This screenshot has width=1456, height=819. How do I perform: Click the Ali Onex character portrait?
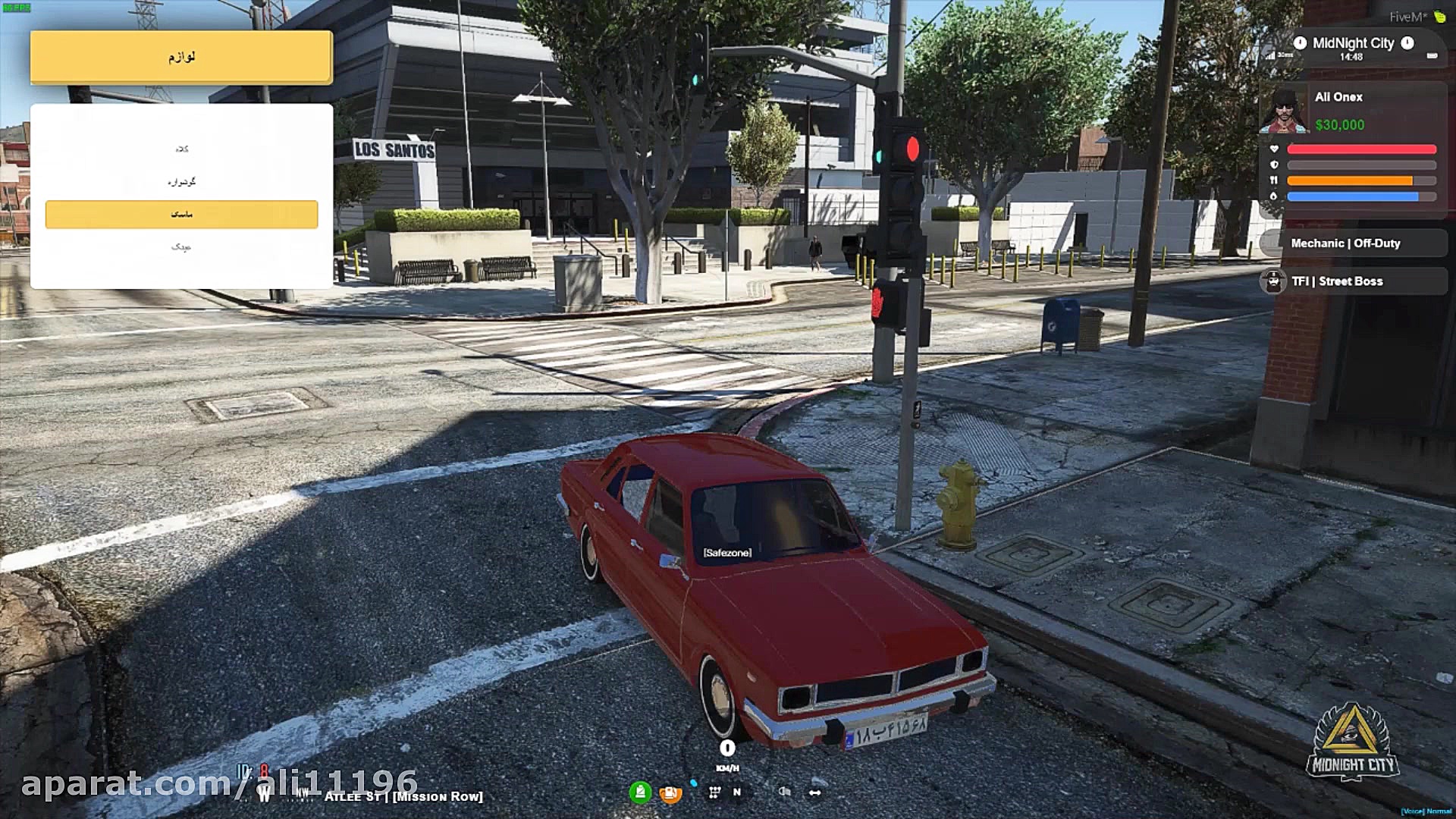(1285, 110)
